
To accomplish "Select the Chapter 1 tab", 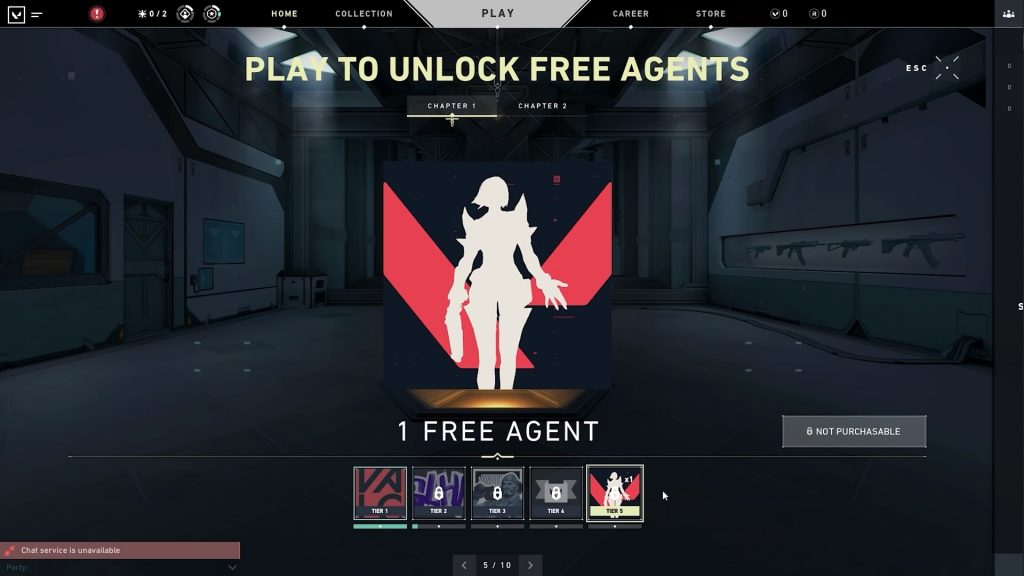I will (452, 106).
